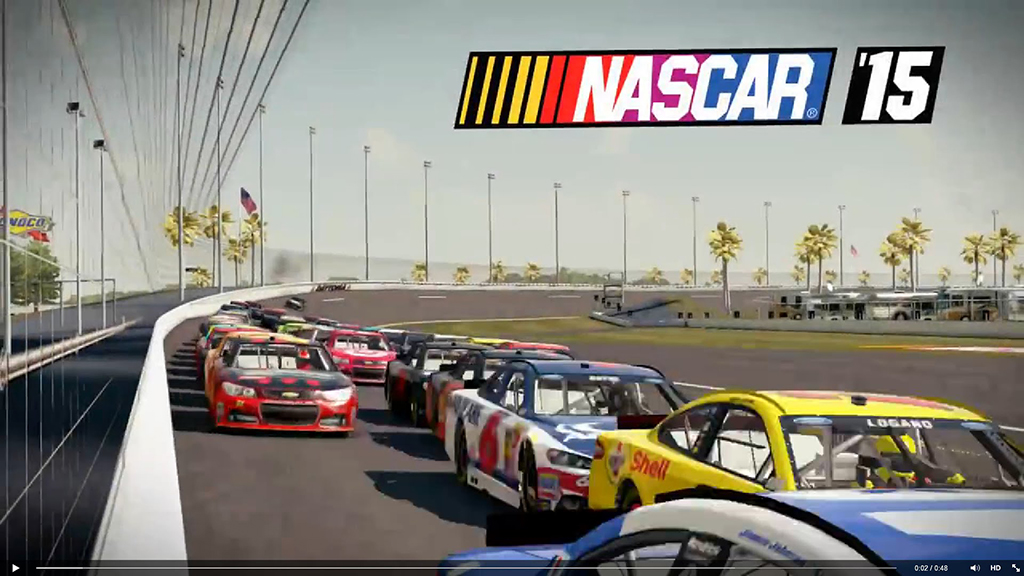The width and height of the screenshot is (1024, 576).
Task: Enter fullscreen with the expand arrows icon
Action: click(x=1014, y=568)
